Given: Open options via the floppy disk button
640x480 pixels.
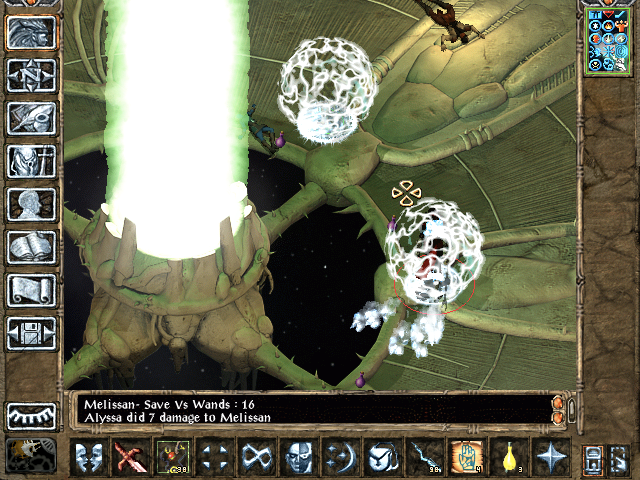Looking at the screenshot, I should 31,333.
